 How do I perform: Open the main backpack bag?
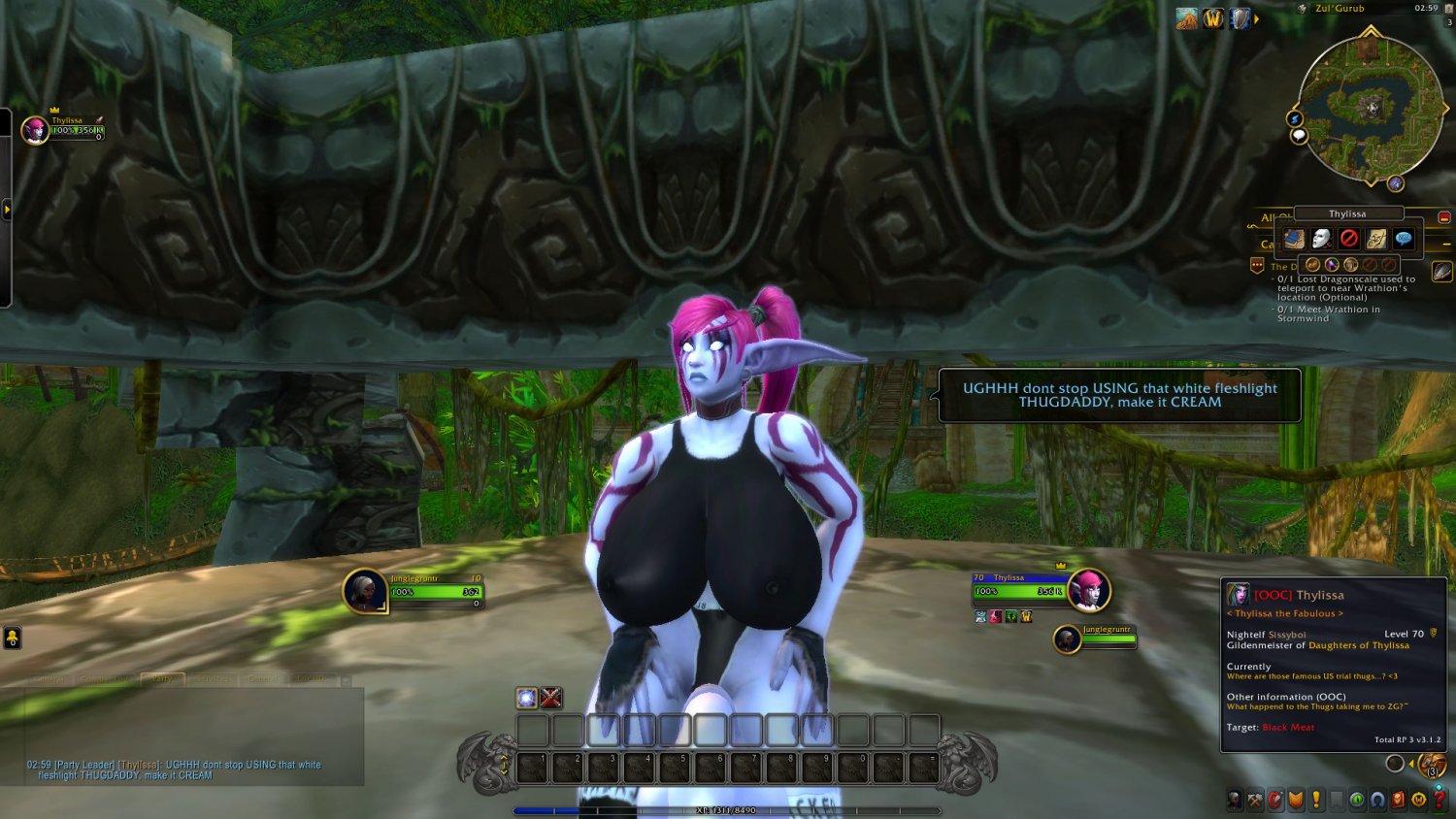[1433, 765]
